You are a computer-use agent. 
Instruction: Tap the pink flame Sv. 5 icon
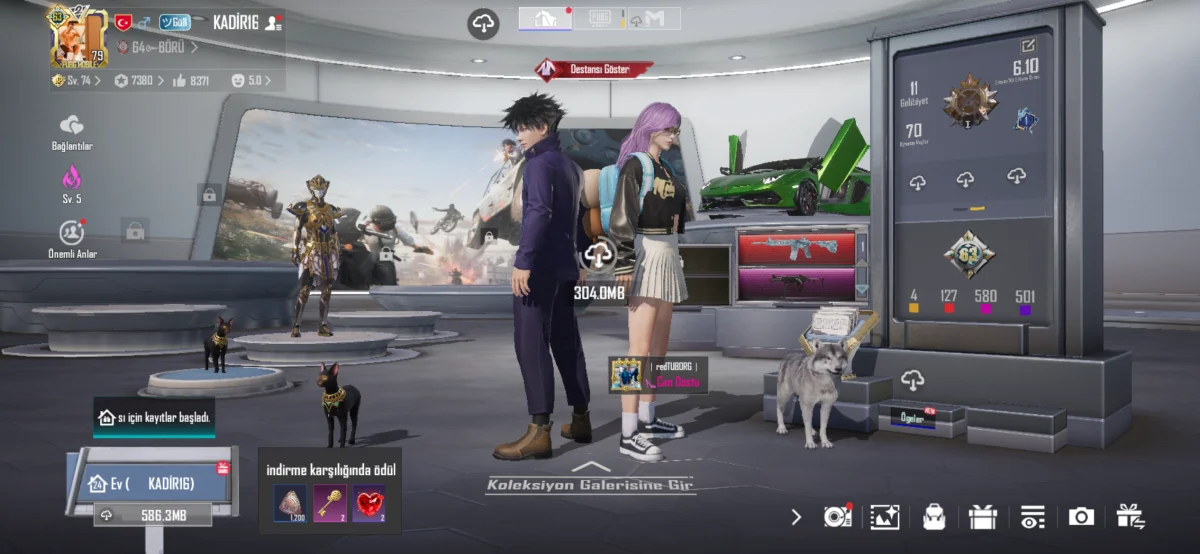tap(72, 182)
